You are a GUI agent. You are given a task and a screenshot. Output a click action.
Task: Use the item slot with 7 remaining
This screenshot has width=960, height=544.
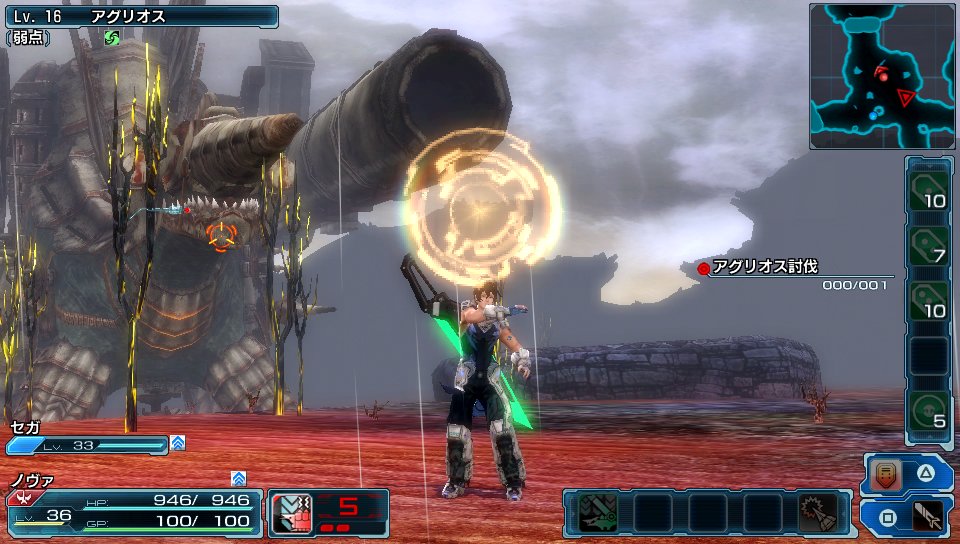pos(929,245)
